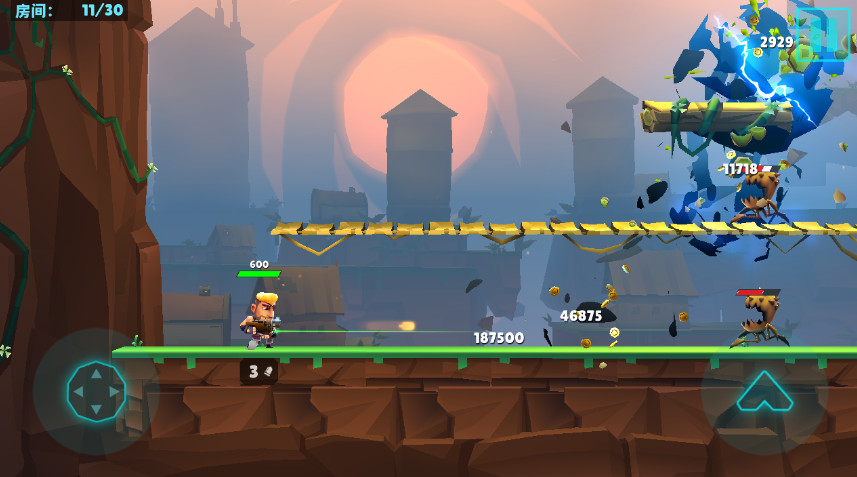Tap the jump arrow button
Screen dimensions: 857x477
(x=764, y=392)
